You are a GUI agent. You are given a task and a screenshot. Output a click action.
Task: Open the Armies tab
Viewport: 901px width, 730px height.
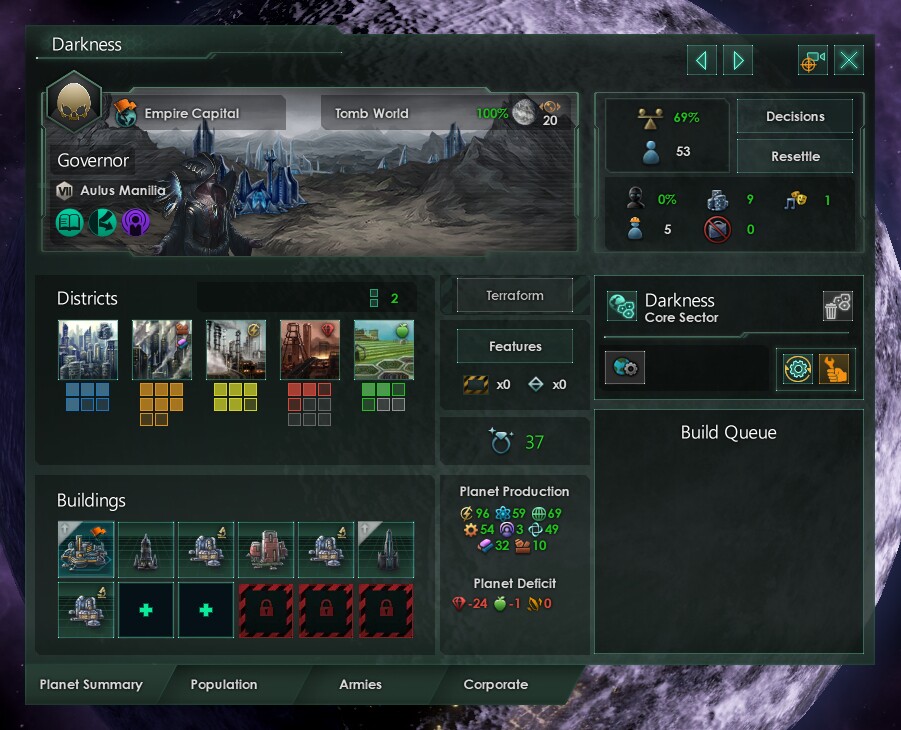tap(360, 685)
